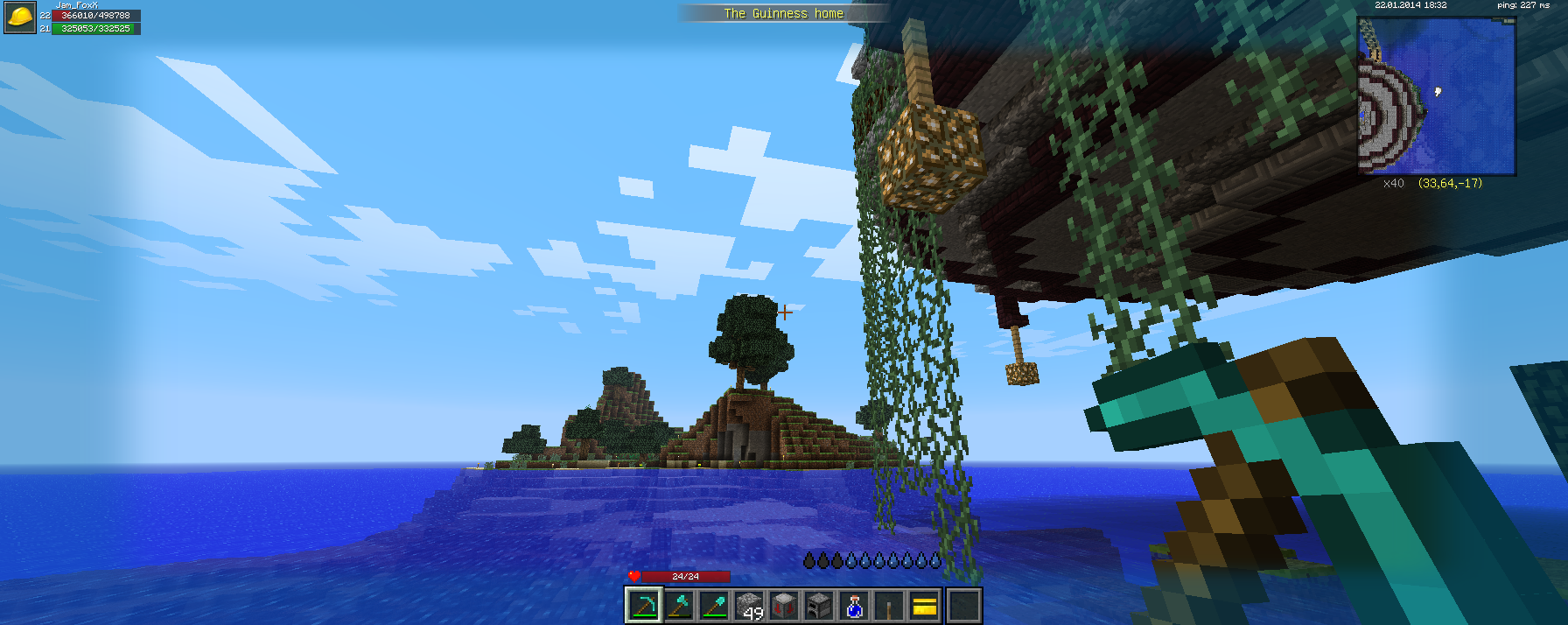This screenshot has width=1568, height=625.
Task: Select the furnace hotbar slot
Action: 820,605
